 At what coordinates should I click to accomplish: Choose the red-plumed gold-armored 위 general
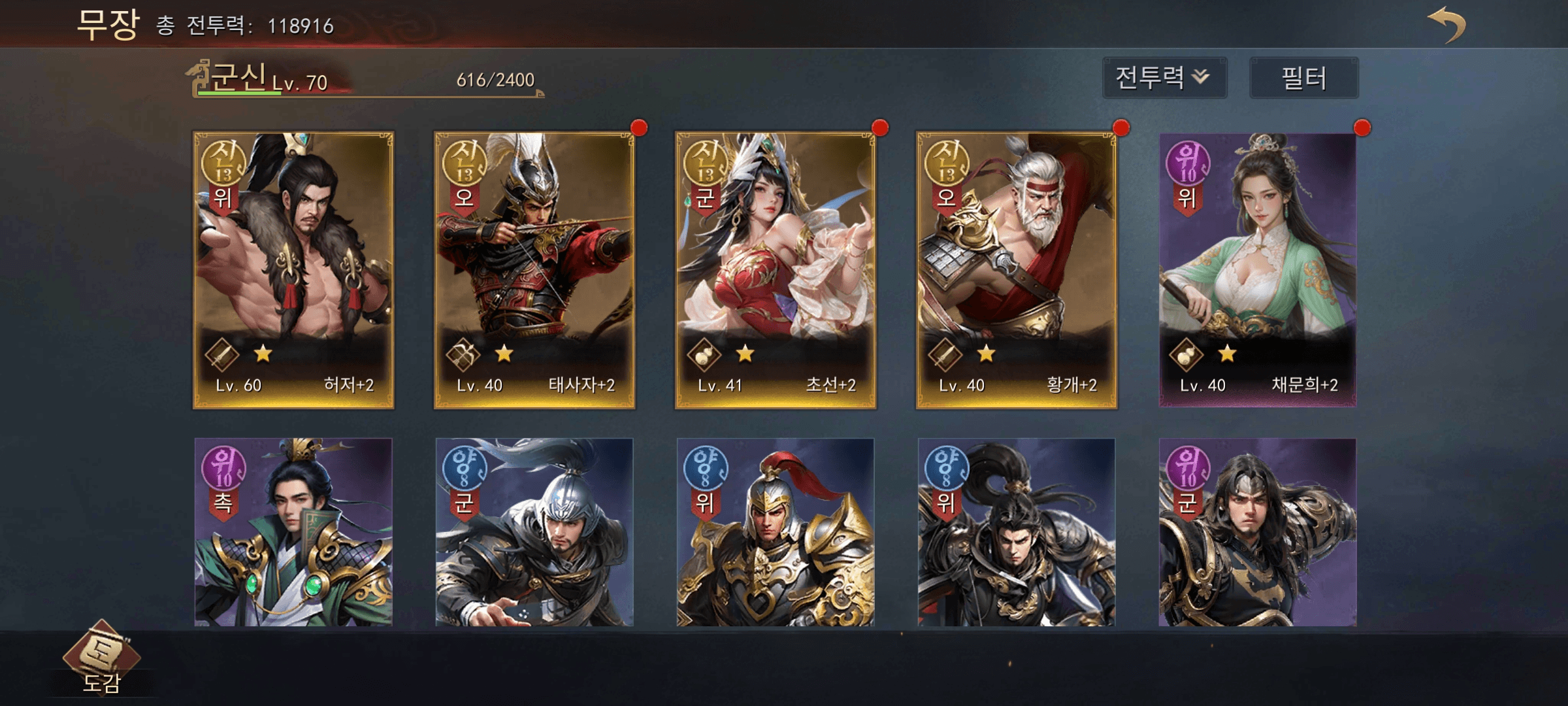pyautogui.click(x=776, y=532)
